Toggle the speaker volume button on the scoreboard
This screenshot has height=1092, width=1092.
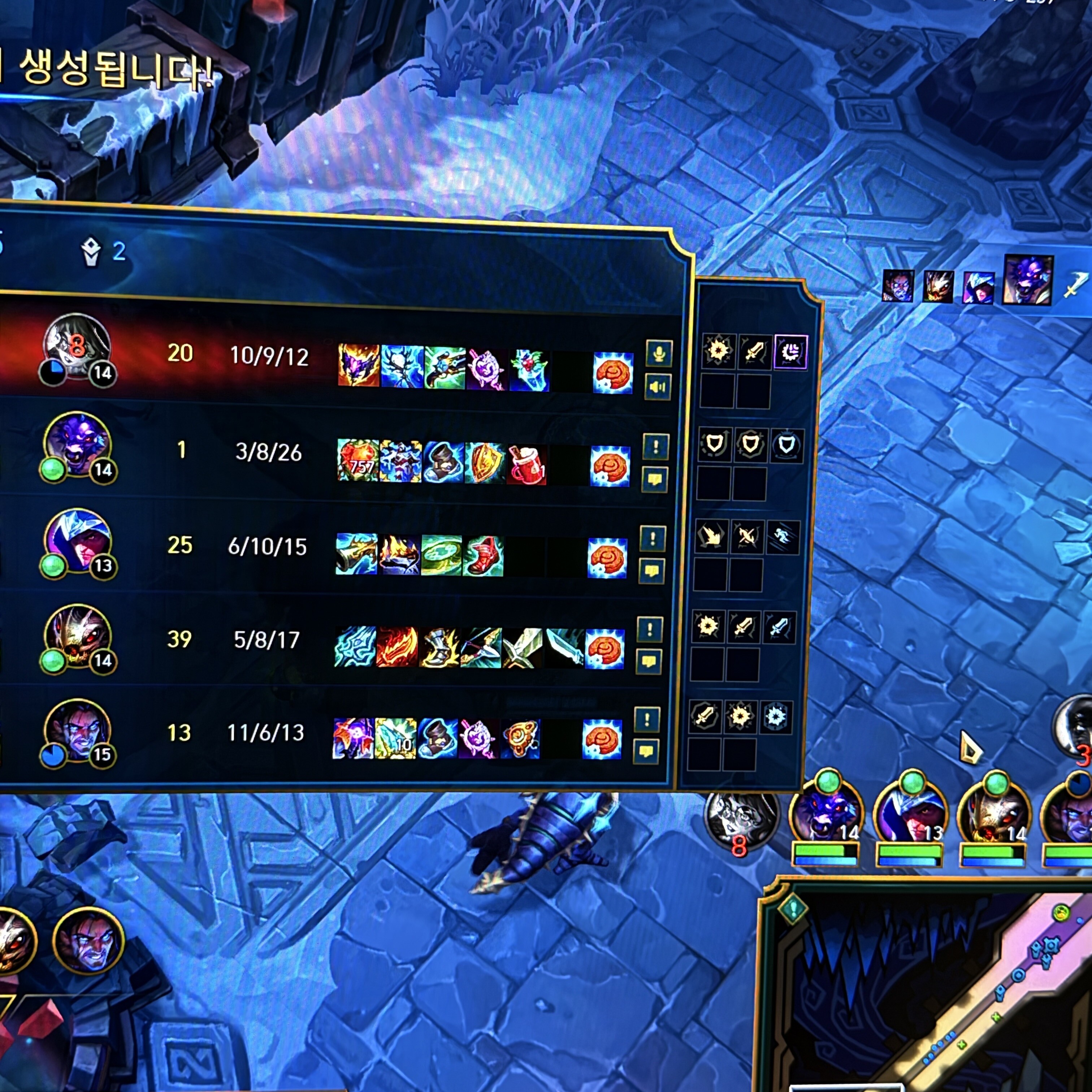[x=657, y=387]
